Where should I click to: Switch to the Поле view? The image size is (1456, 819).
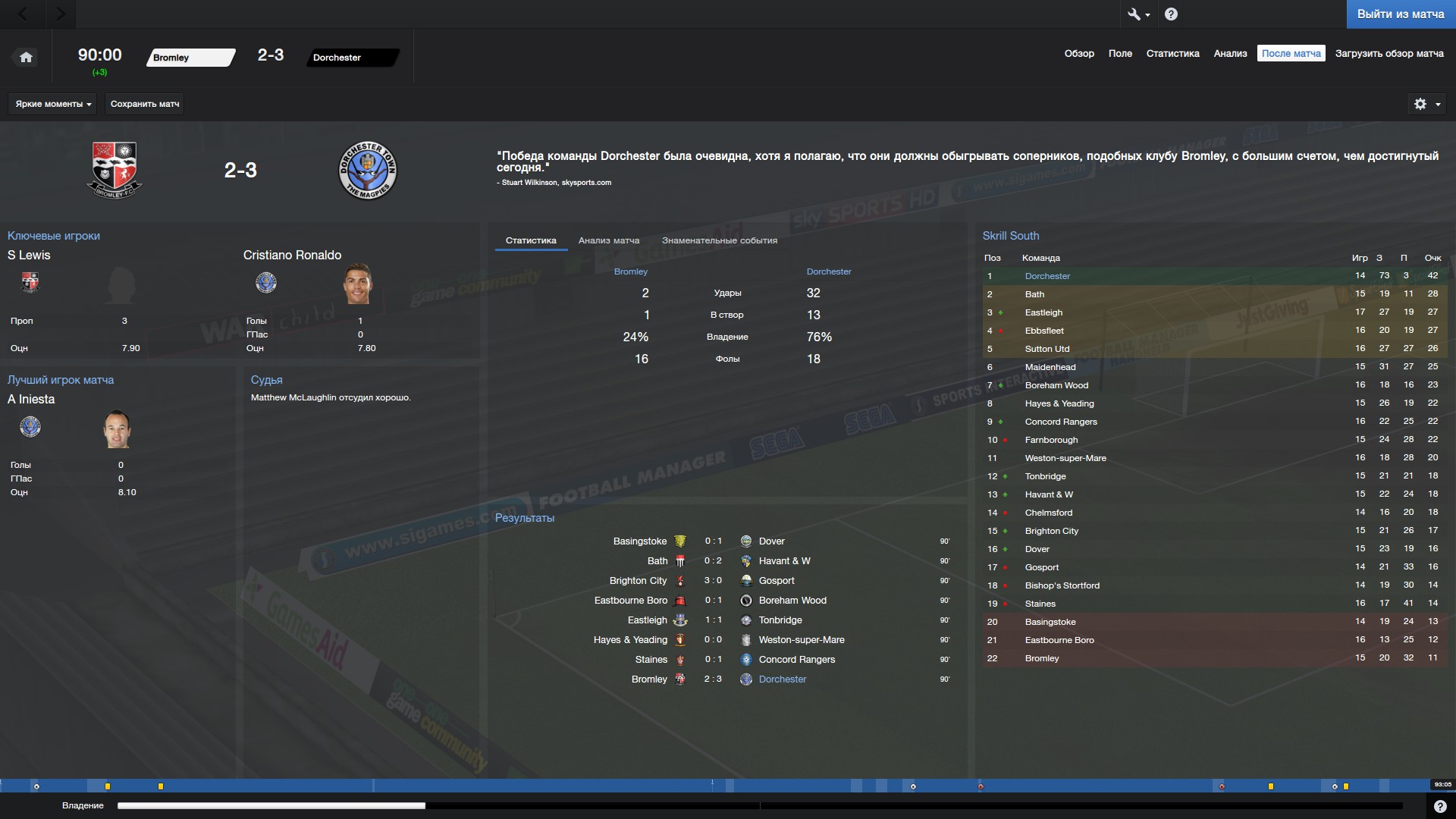pos(1119,54)
